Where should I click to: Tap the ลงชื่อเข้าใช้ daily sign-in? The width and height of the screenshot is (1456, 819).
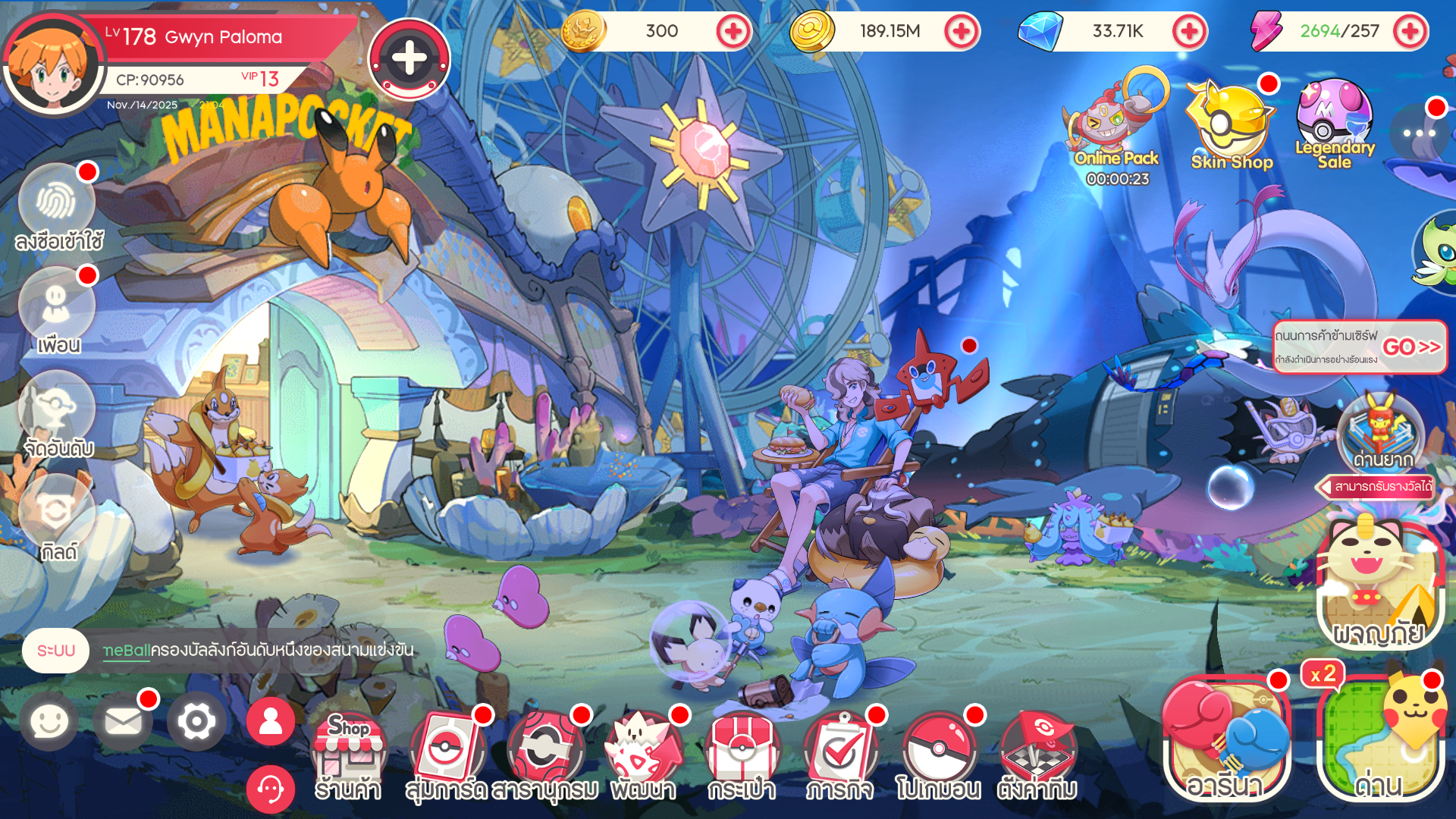click(x=55, y=202)
